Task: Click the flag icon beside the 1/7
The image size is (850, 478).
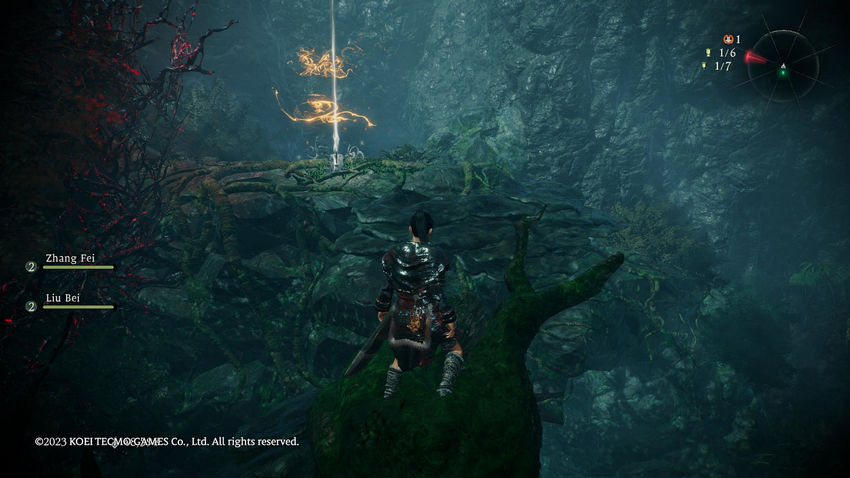Action: (x=704, y=66)
